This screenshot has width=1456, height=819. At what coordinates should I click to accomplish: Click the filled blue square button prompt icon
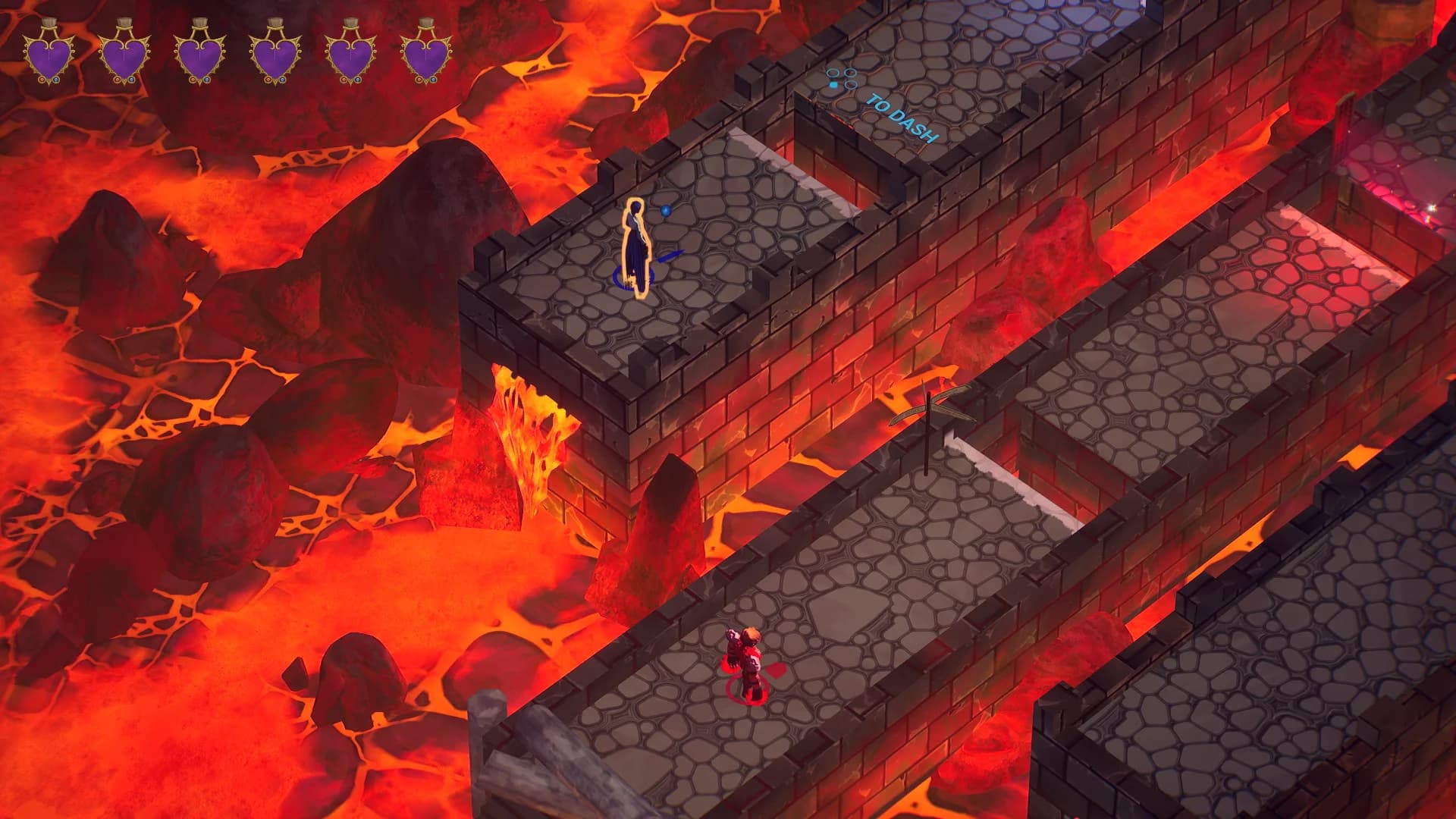tap(833, 85)
